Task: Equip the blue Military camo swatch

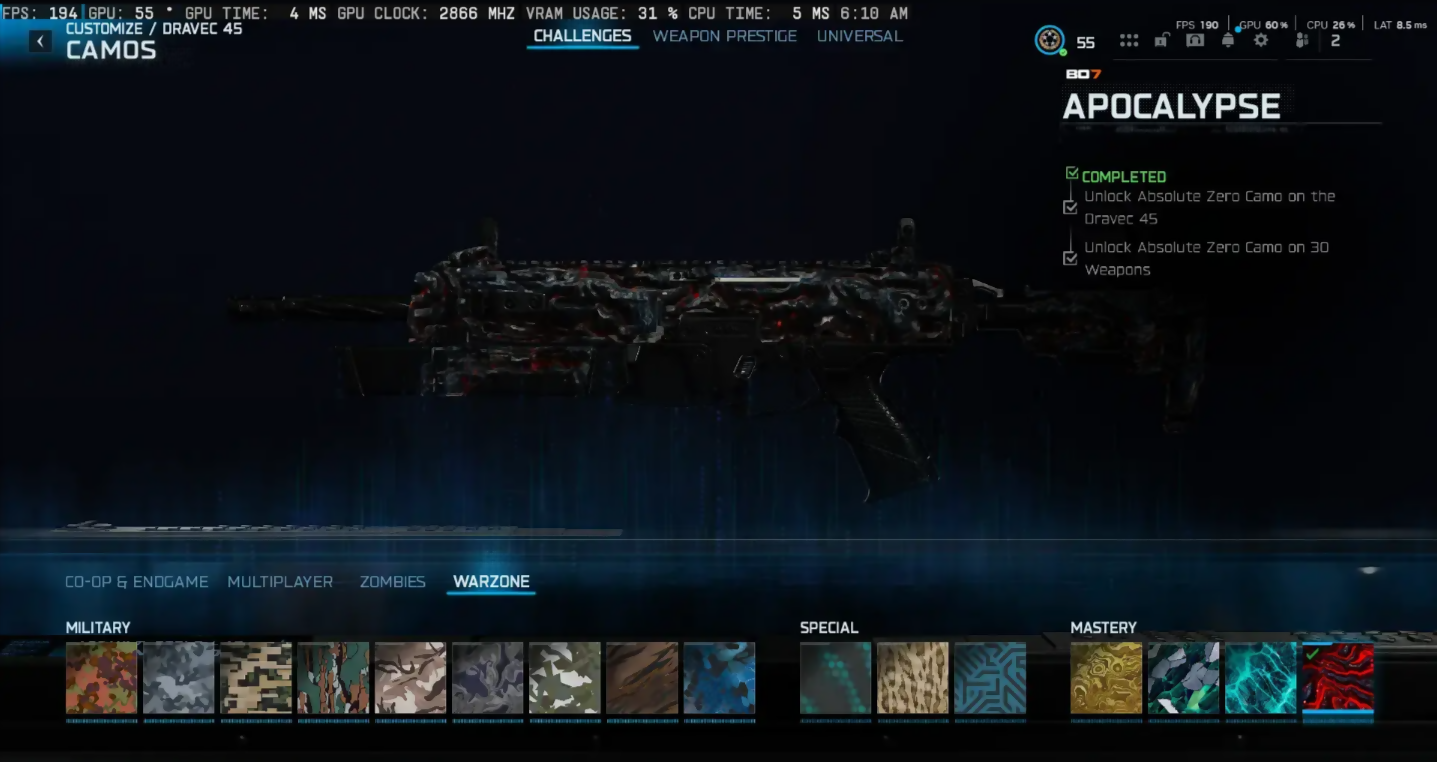Action: coord(719,678)
